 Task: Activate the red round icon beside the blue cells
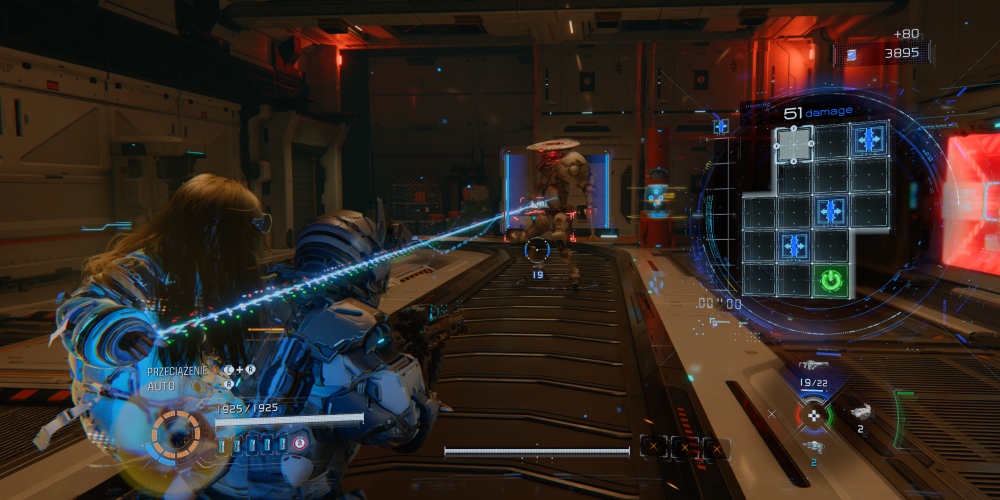point(299,443)
